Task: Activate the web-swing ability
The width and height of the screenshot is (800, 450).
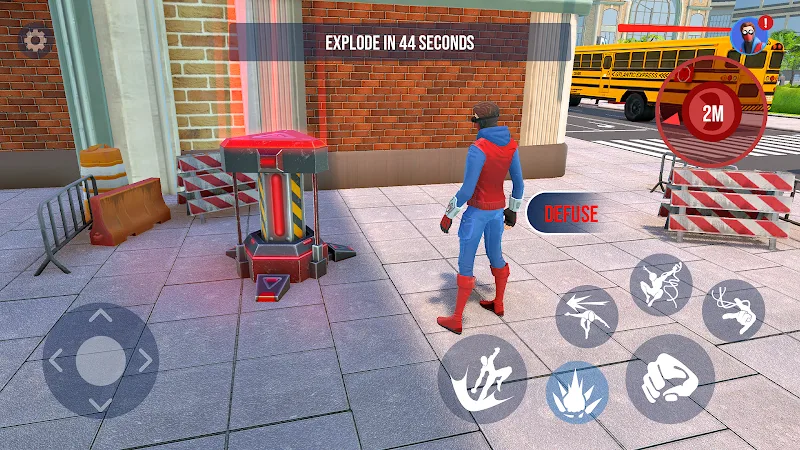Action: 661,285
